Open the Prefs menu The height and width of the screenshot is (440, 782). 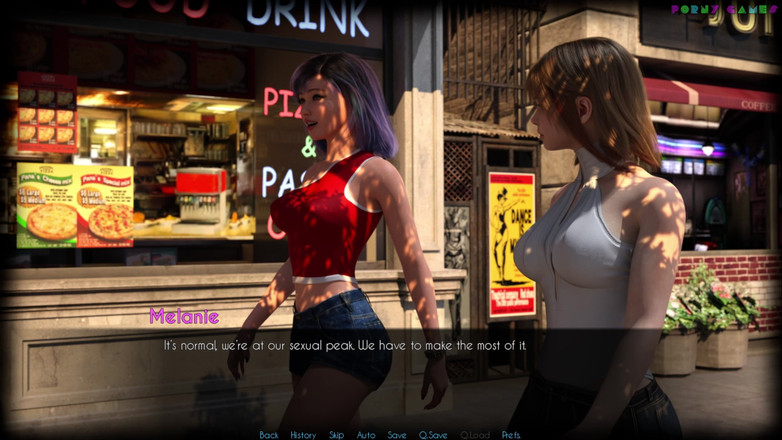tap(511, 435)
